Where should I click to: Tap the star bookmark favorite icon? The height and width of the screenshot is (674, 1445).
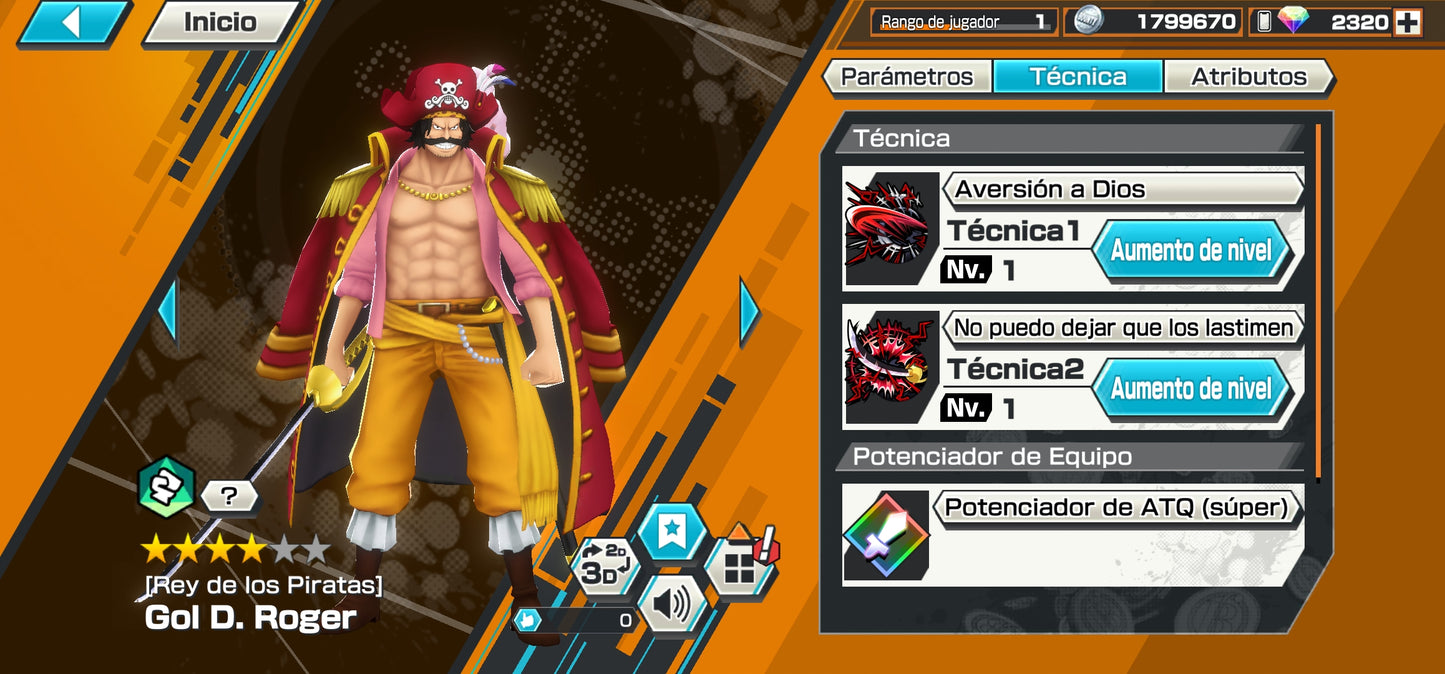(x=671, y=532)
